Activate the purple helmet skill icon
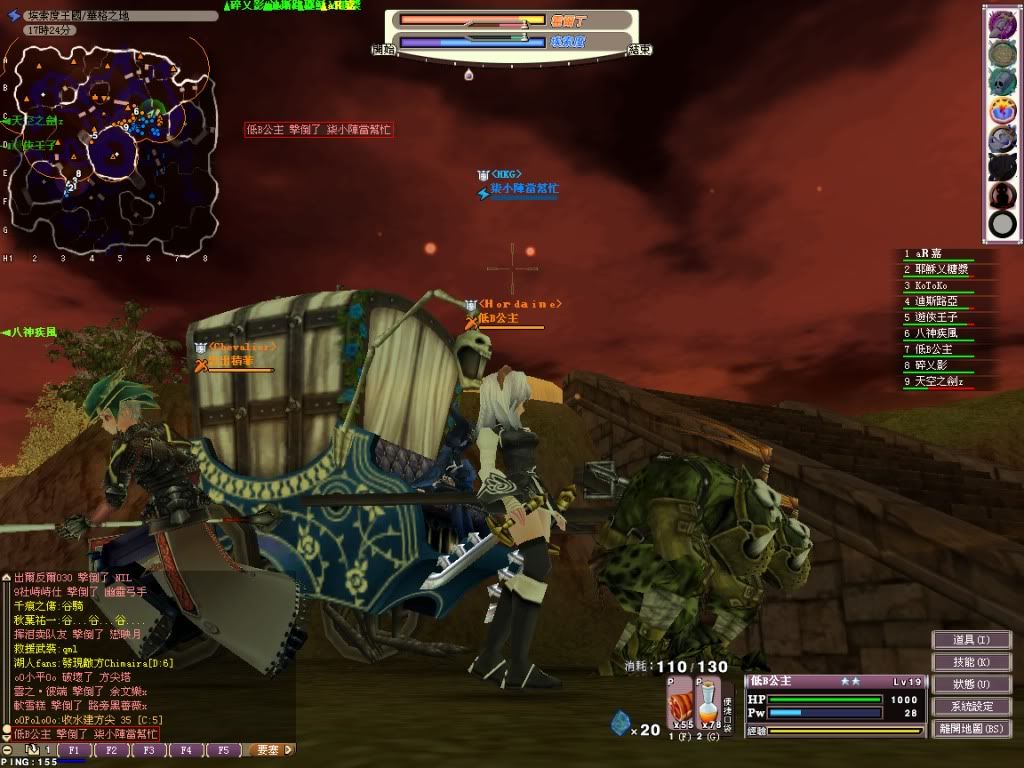Image resolution: width=1024 pixels, height=768 pixels. 1002,139
